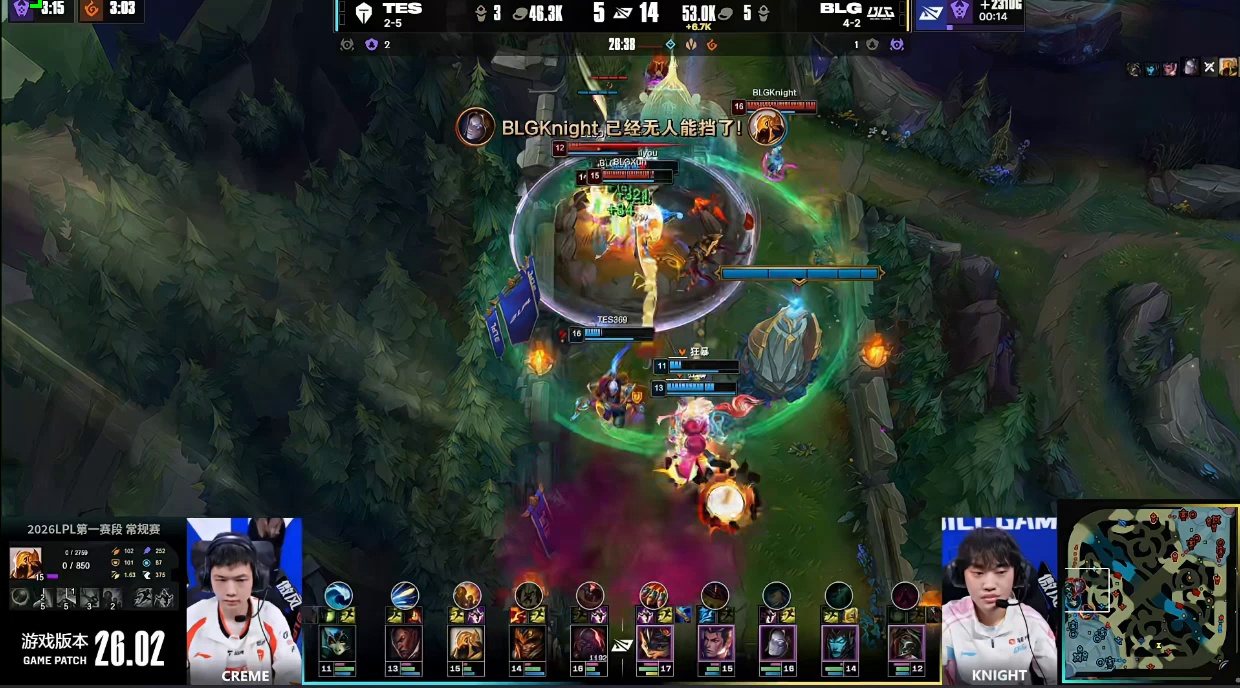The image size is (1240, 688).
Task: Choose the level 13 Lucian portrait
Action: (x=403, y=645)
